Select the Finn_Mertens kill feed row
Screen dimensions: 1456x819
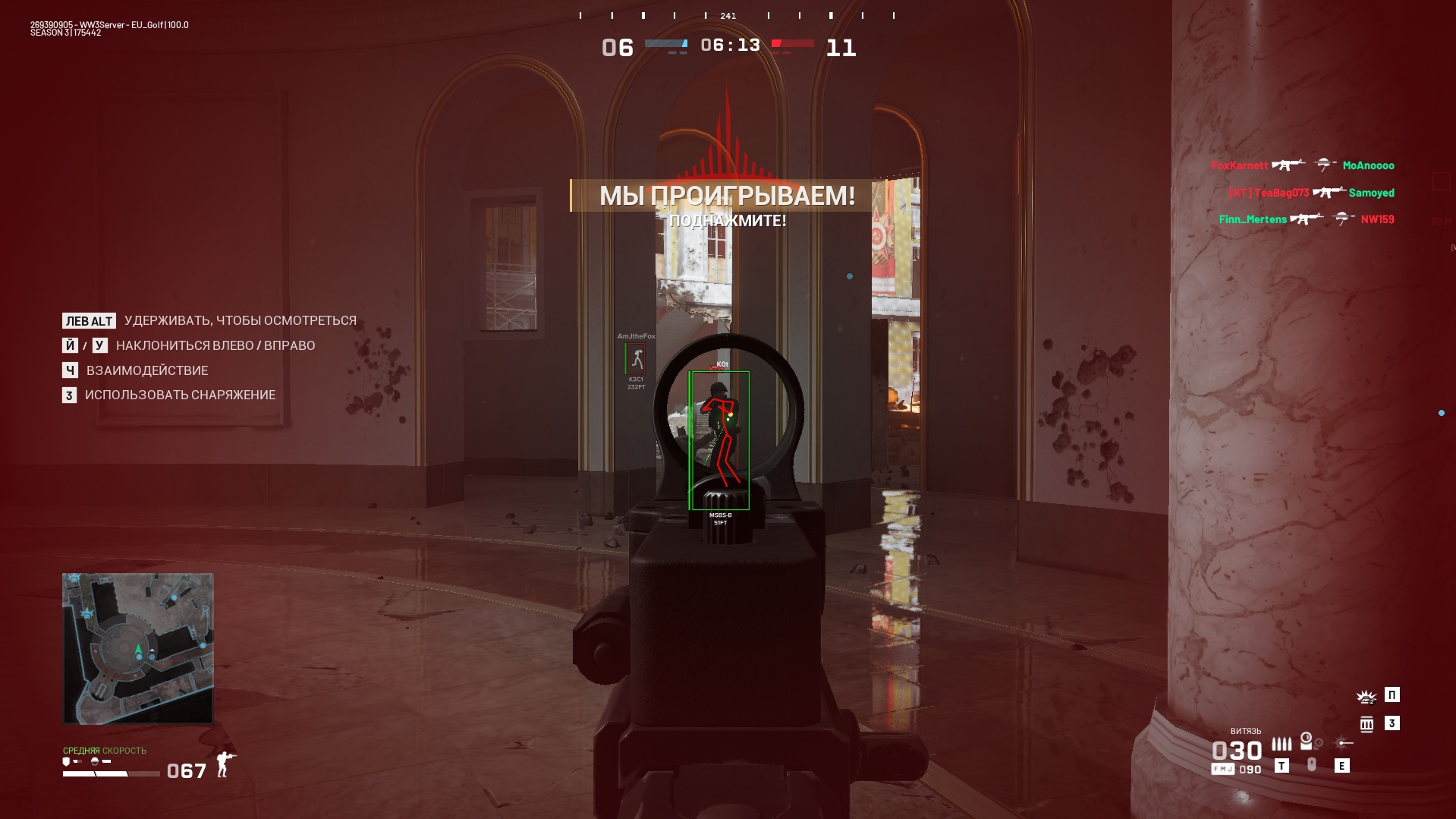pos(1306,219)
